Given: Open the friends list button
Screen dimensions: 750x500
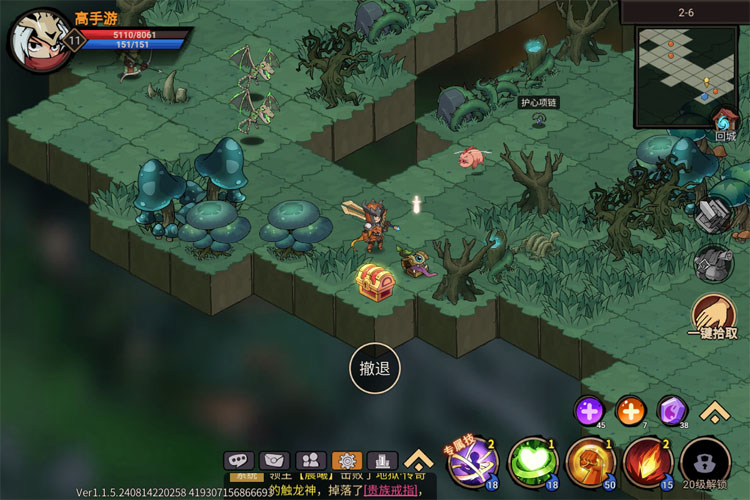Looking at the screenshot, I should pyautogui.click(x=310, y=461).
